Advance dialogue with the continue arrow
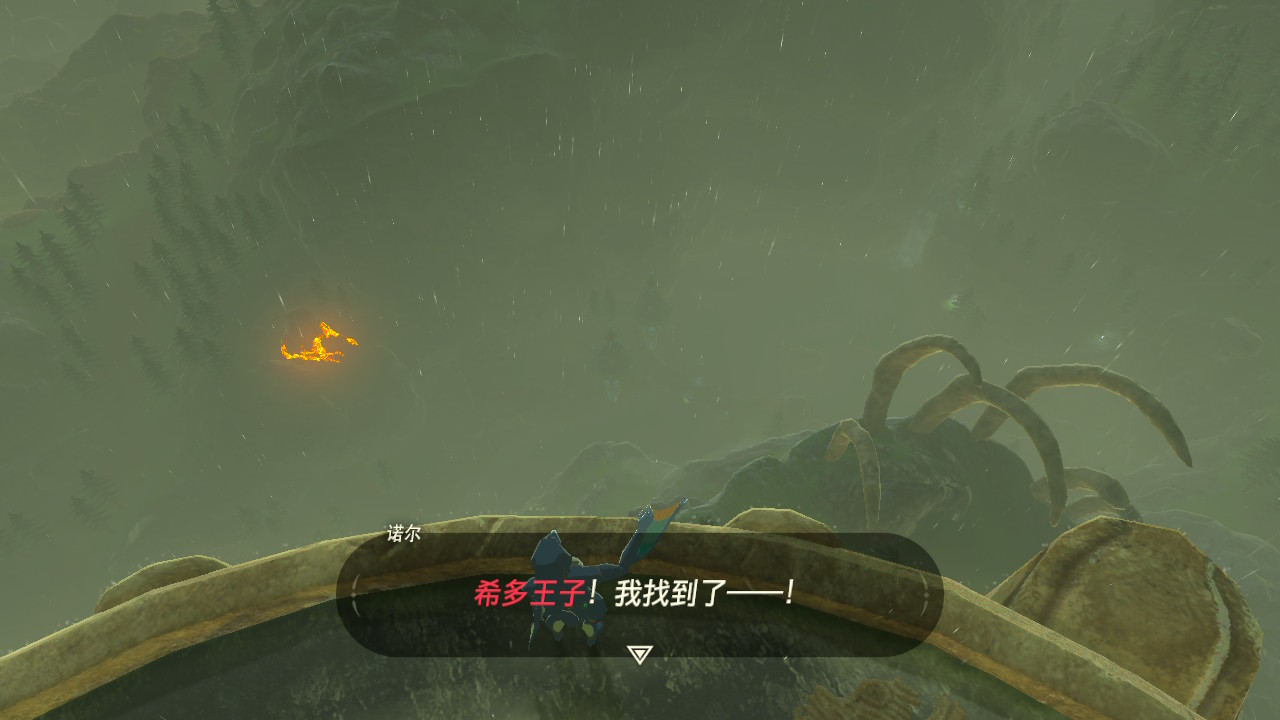1280x720 pixels. coord(639,654)
